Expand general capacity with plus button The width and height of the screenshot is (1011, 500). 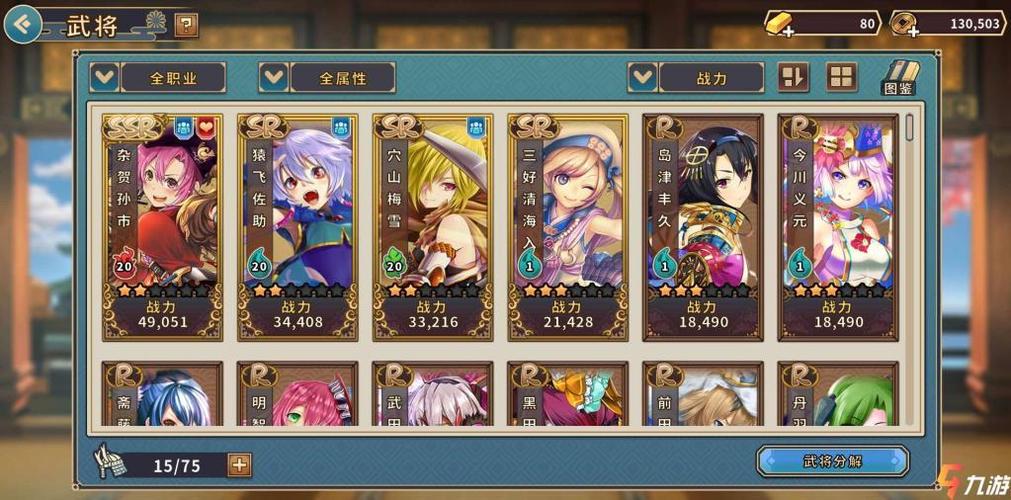click(239, 464)
